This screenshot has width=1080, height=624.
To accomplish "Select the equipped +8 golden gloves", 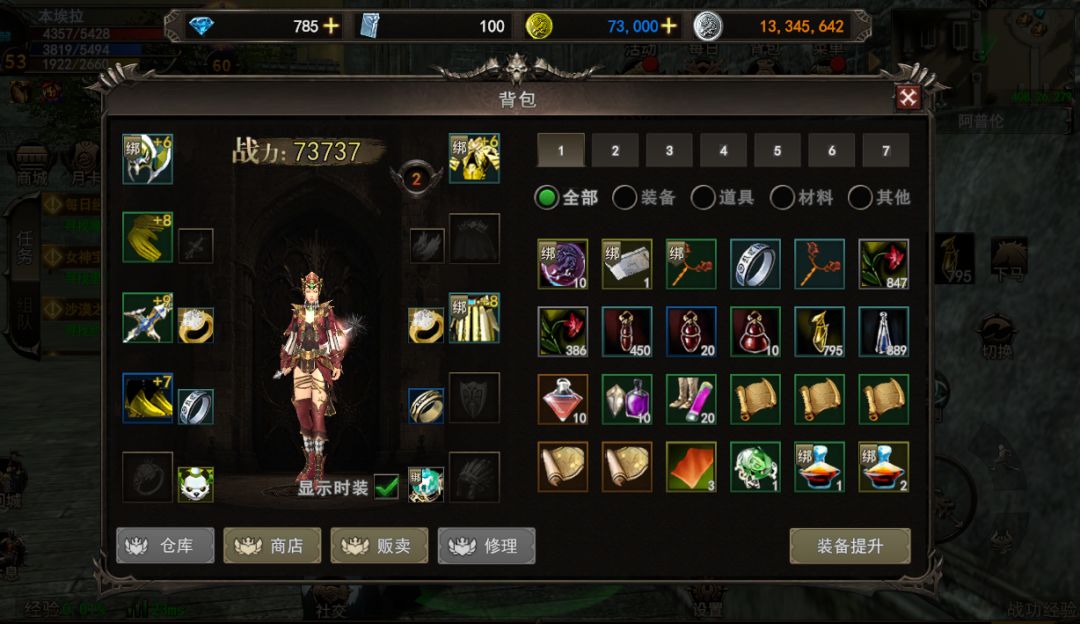I will (147, 237).
